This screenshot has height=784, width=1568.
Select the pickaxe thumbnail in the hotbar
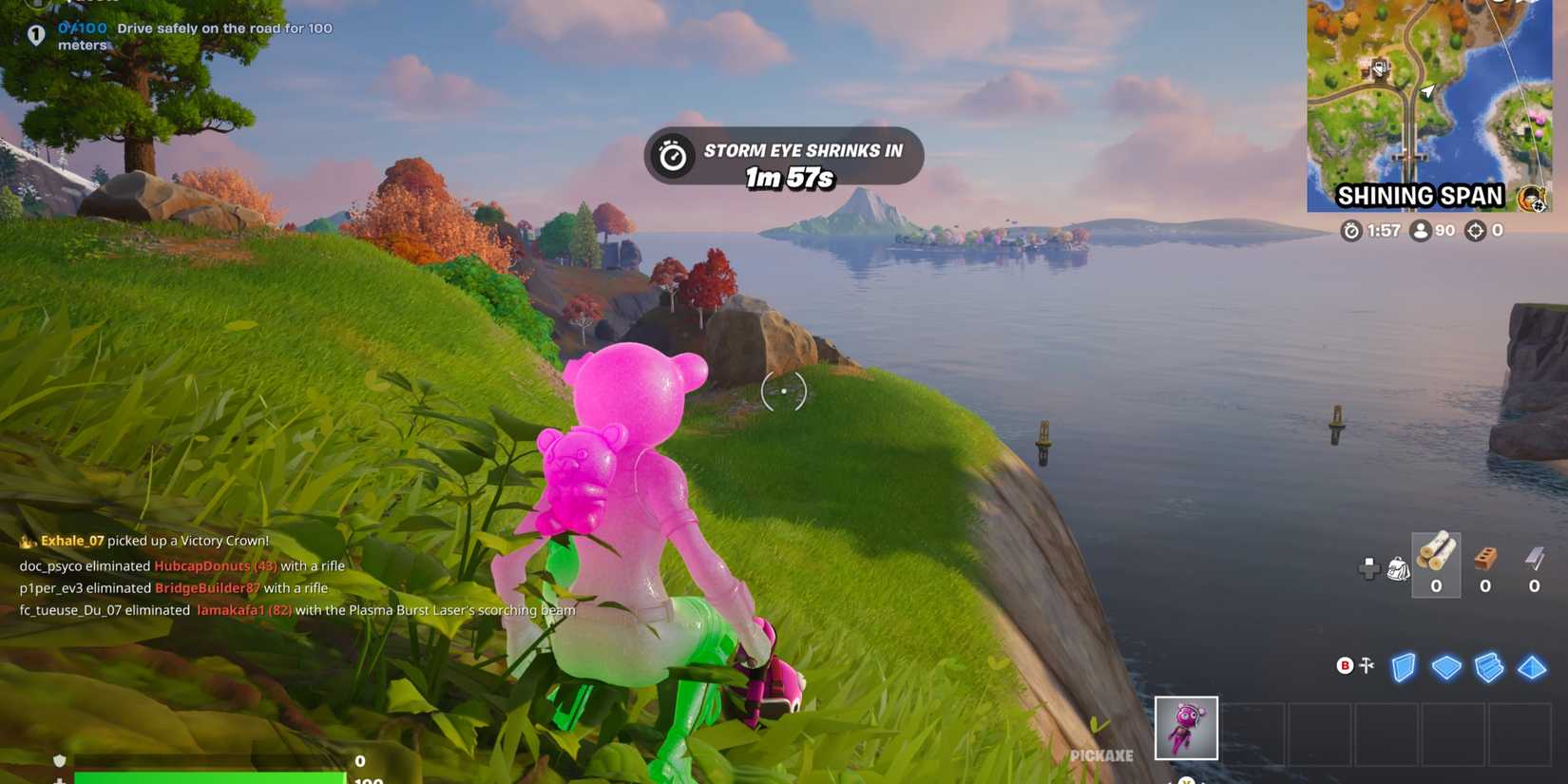tap(1187, 726)
